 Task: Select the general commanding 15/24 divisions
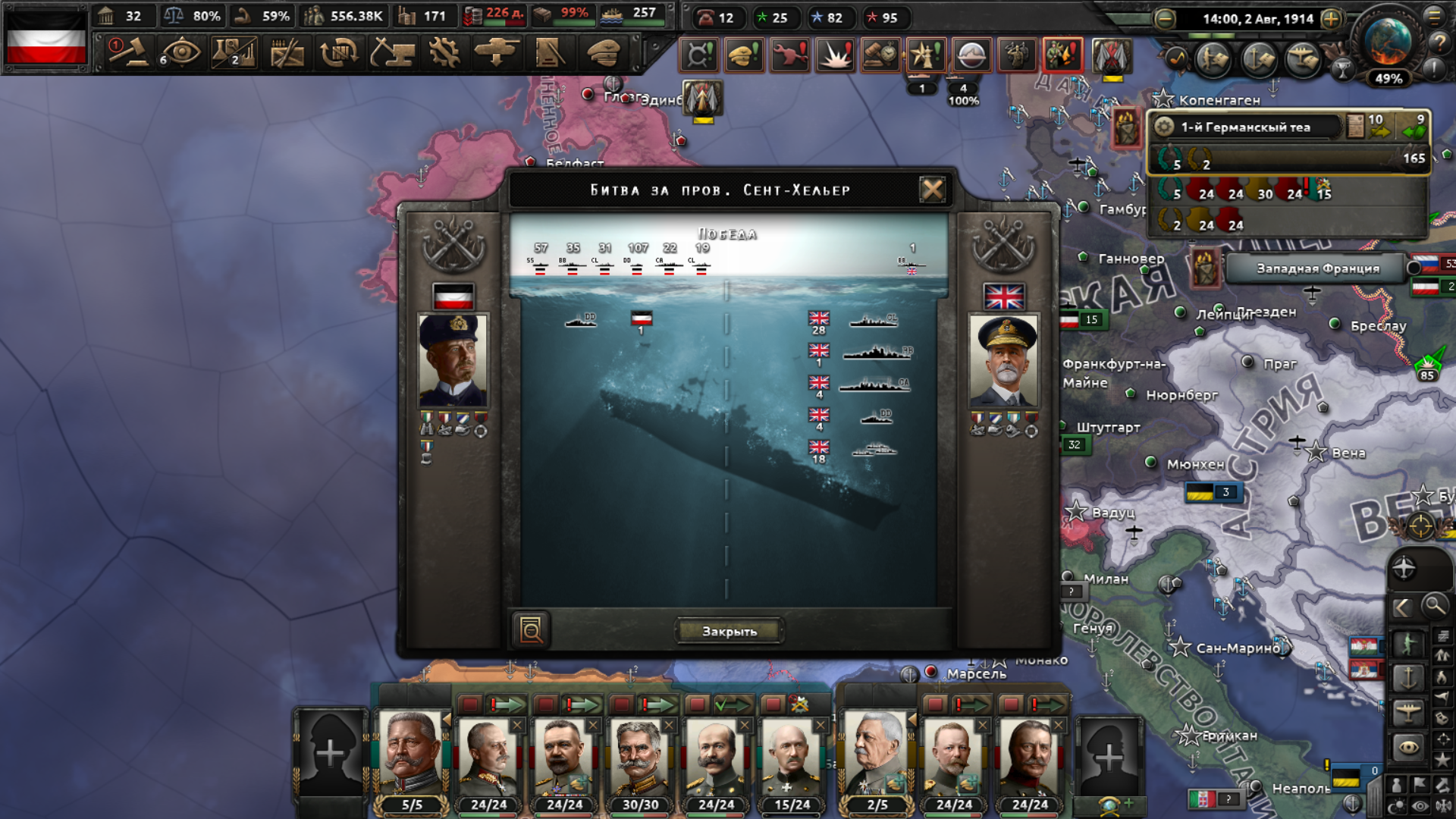pos(791,758)
